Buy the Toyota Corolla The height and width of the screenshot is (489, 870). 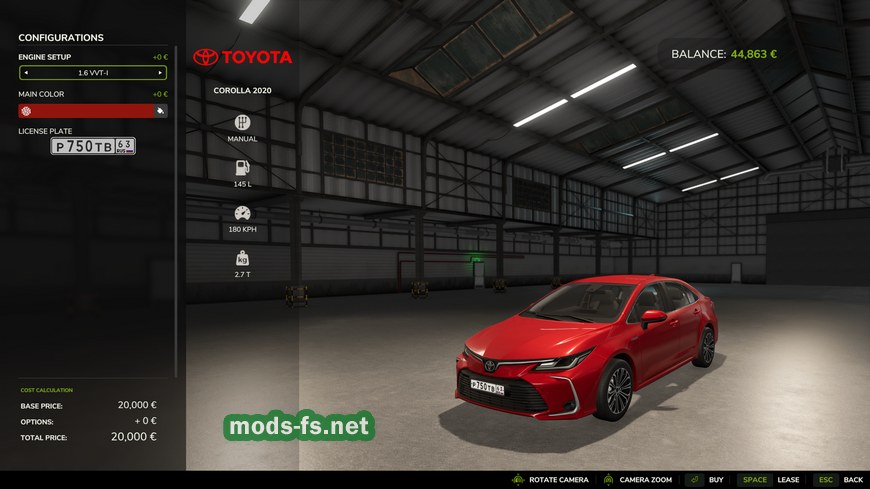click(x=706, y=480)
